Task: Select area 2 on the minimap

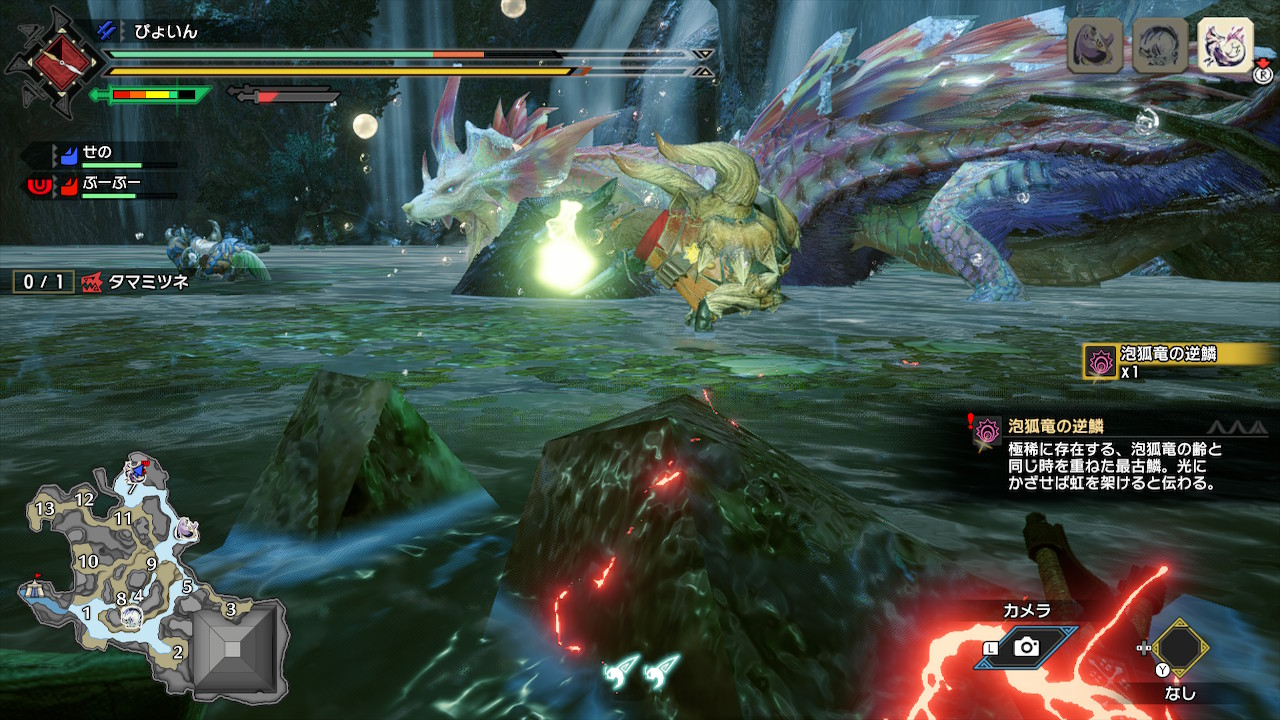Action: pyautogui.click(x=177, y=653)
